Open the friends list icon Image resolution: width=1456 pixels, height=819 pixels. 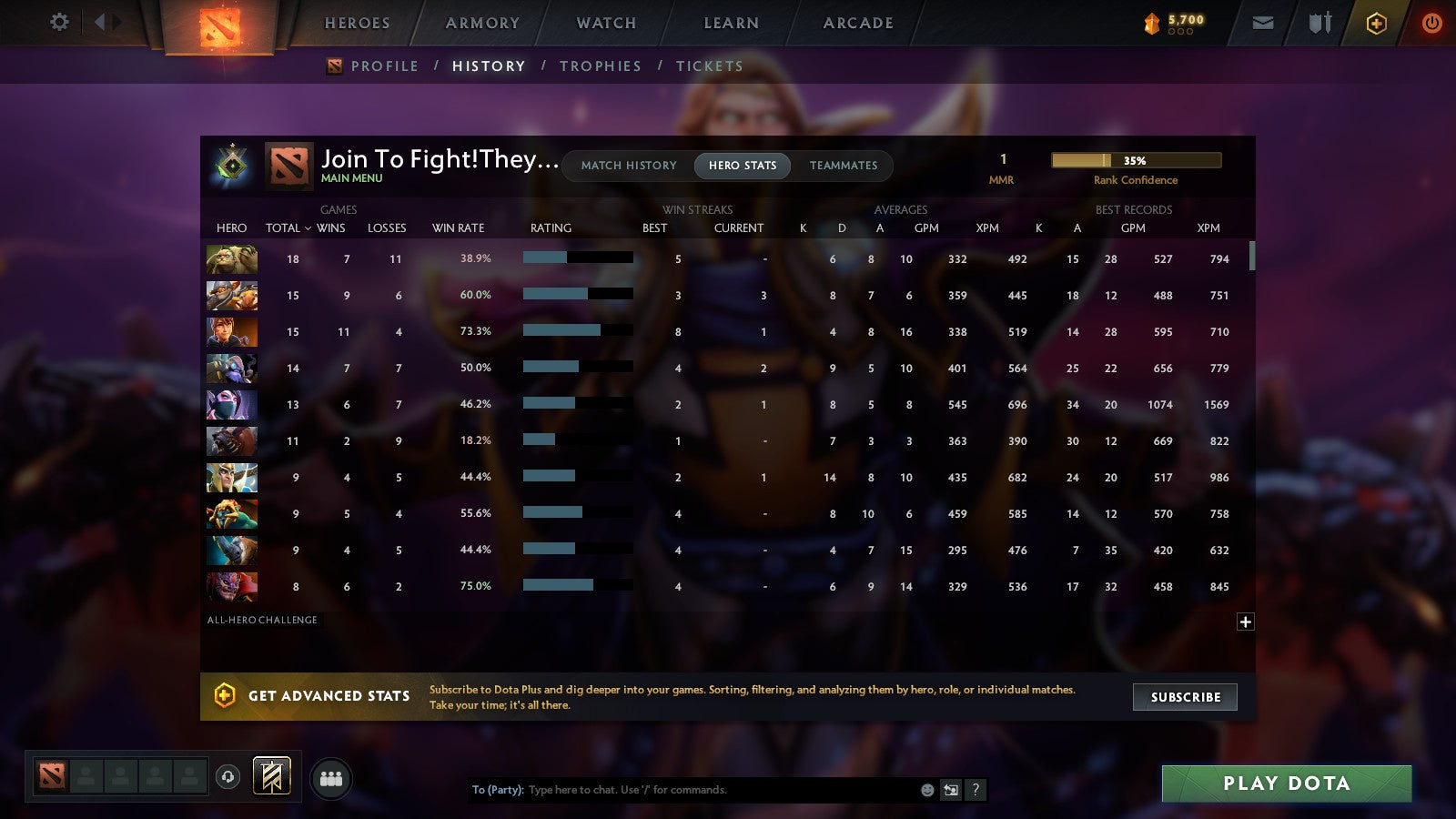332,778
